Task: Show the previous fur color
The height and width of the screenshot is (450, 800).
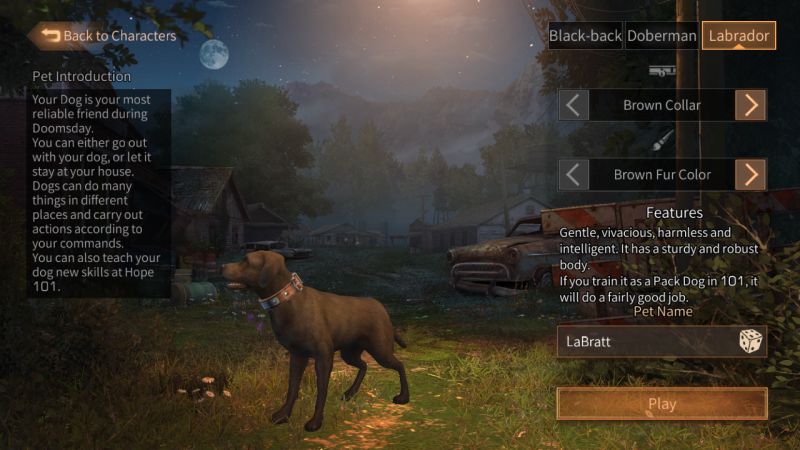Action: pos(573,174)
